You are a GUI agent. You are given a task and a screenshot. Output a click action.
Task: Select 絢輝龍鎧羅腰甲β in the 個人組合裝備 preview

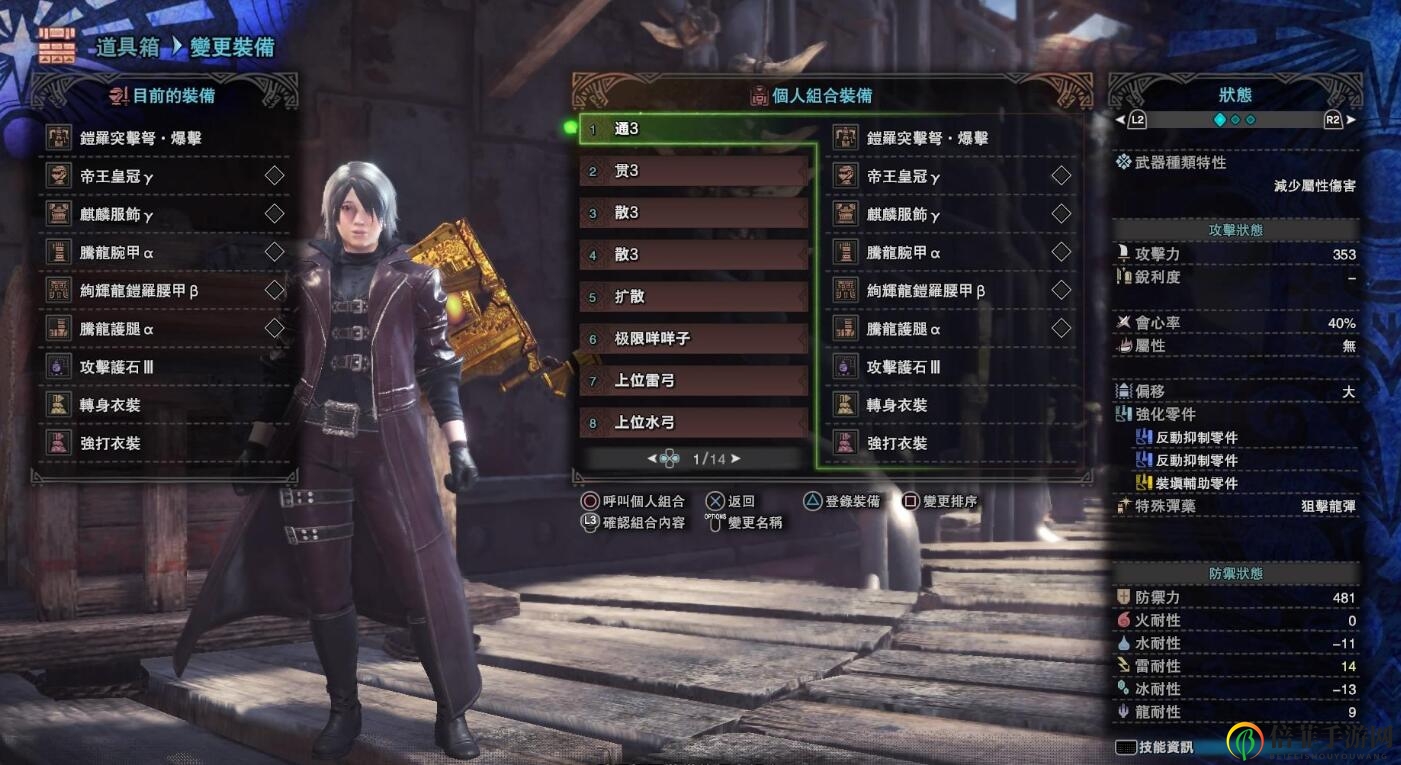point(925,291)
